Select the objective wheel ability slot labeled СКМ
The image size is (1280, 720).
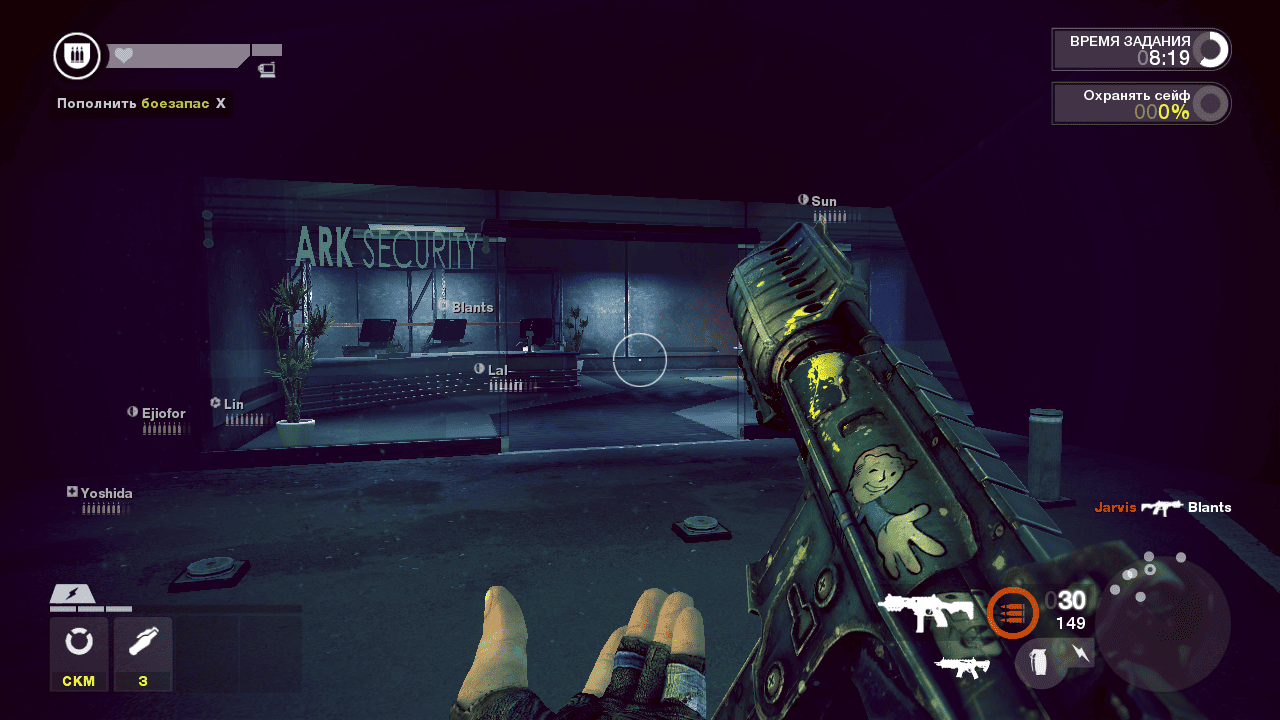coord(79,653)
